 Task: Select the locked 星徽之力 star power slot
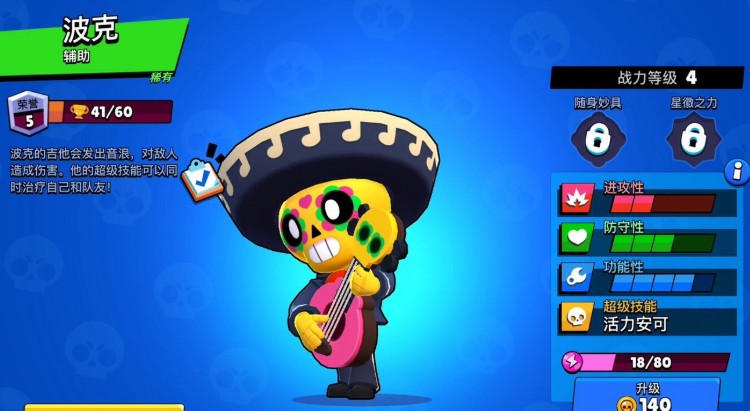tap(694, 139)
